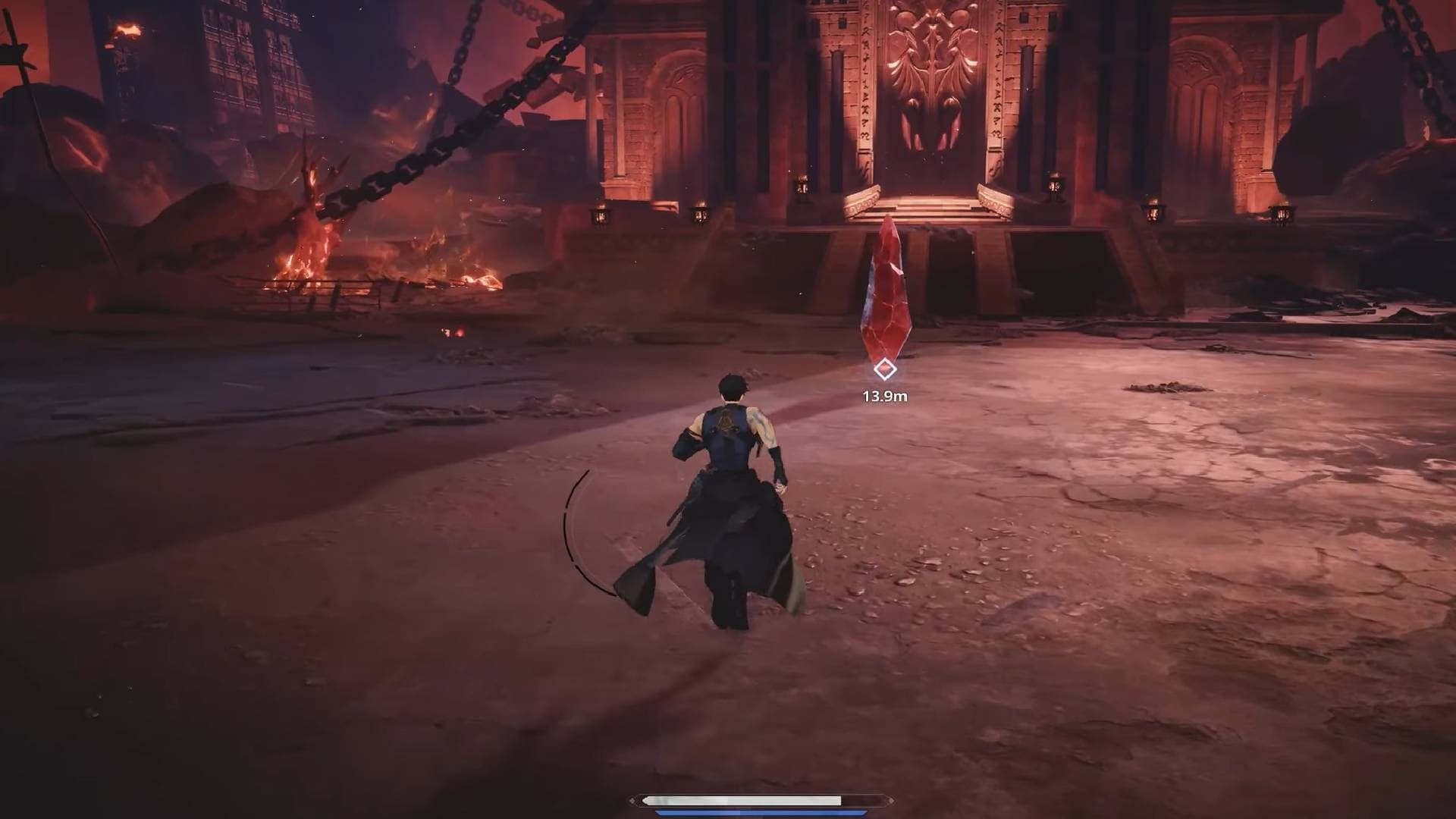Click the left diamond ornament on the bottom bar
1456x819 pixels.
(x=632, y=800)
